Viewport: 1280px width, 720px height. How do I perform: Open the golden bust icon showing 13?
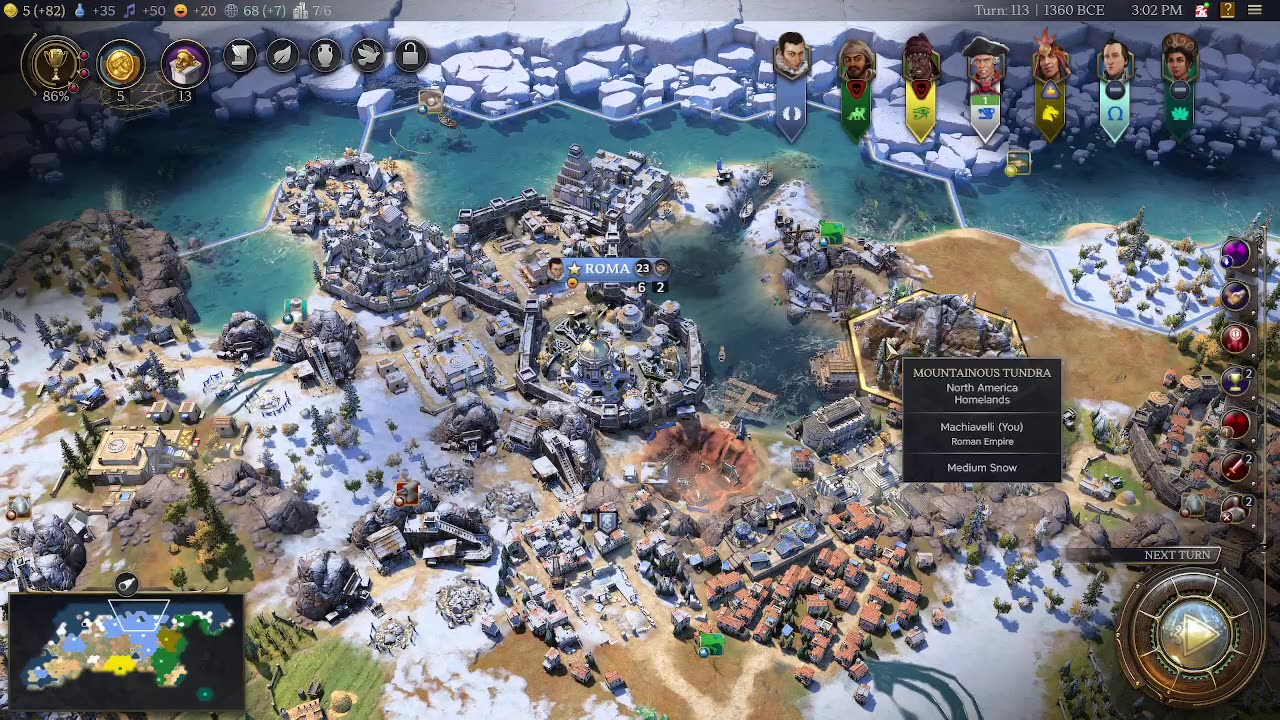pos(184,64)
